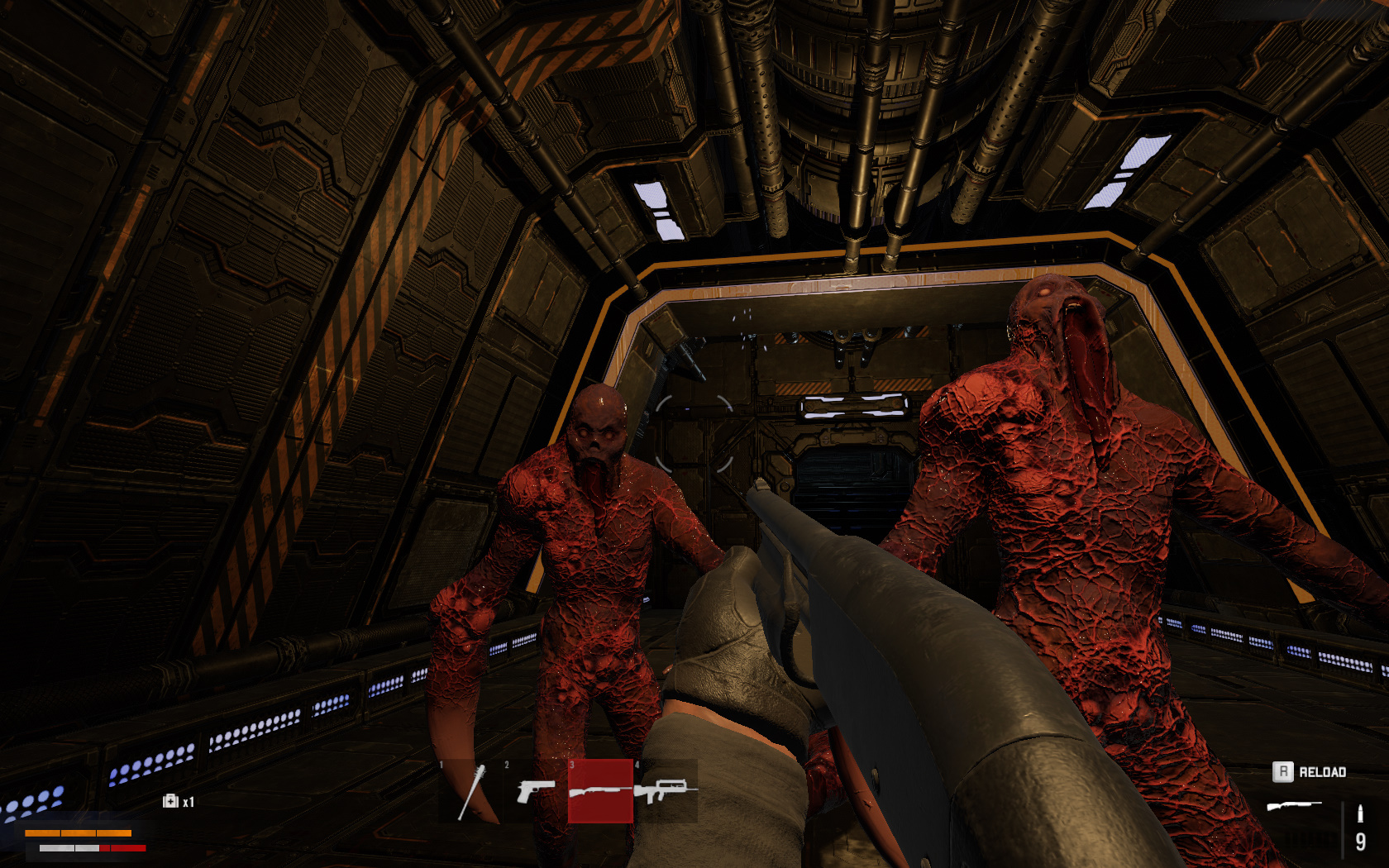The image size is (1389, 868).
Task: Toggle the red-highlighted slot 3 selection
Action: click(600, 790)
